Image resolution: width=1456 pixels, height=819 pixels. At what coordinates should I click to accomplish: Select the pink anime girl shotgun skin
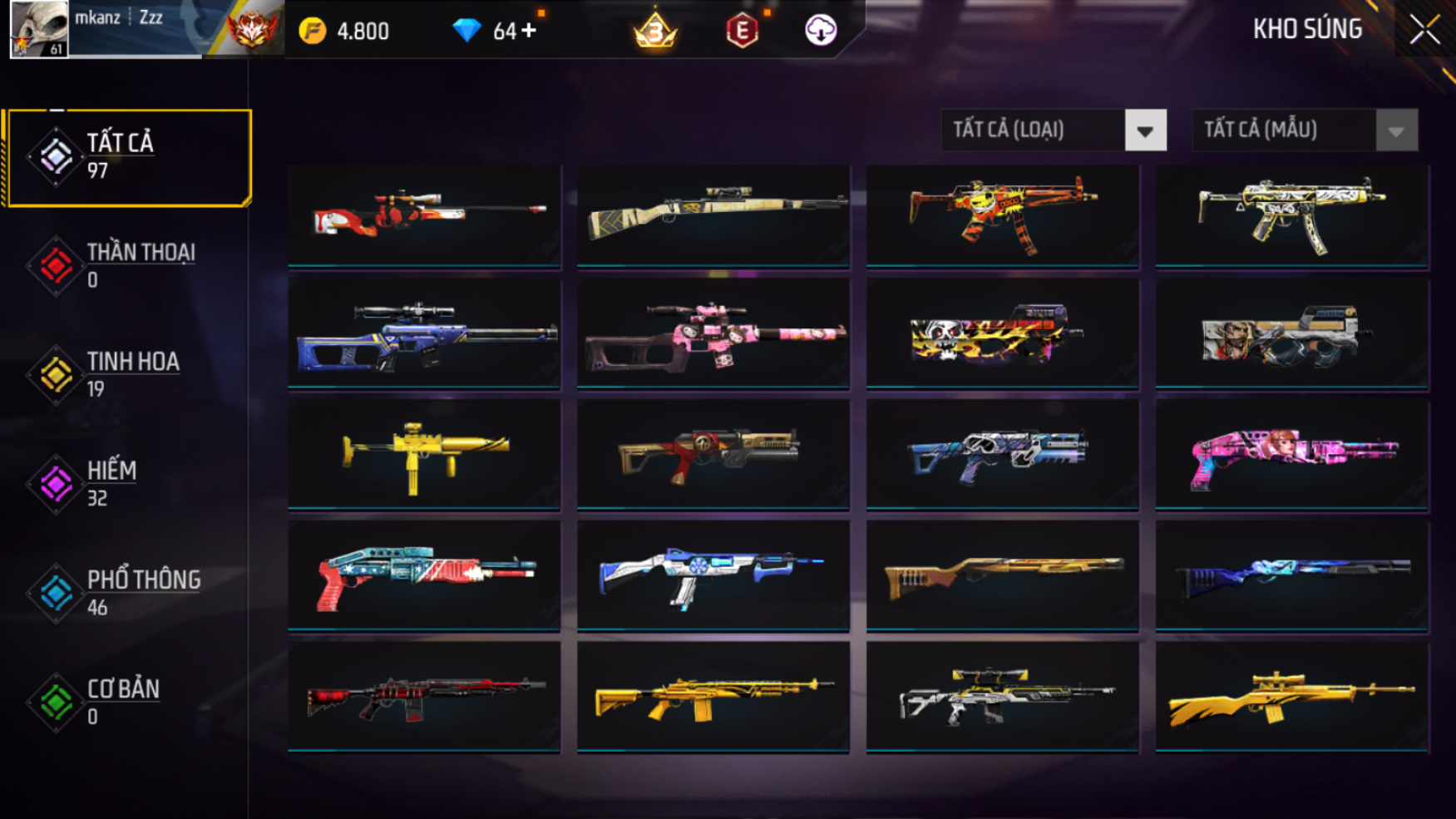point(1291,454)
